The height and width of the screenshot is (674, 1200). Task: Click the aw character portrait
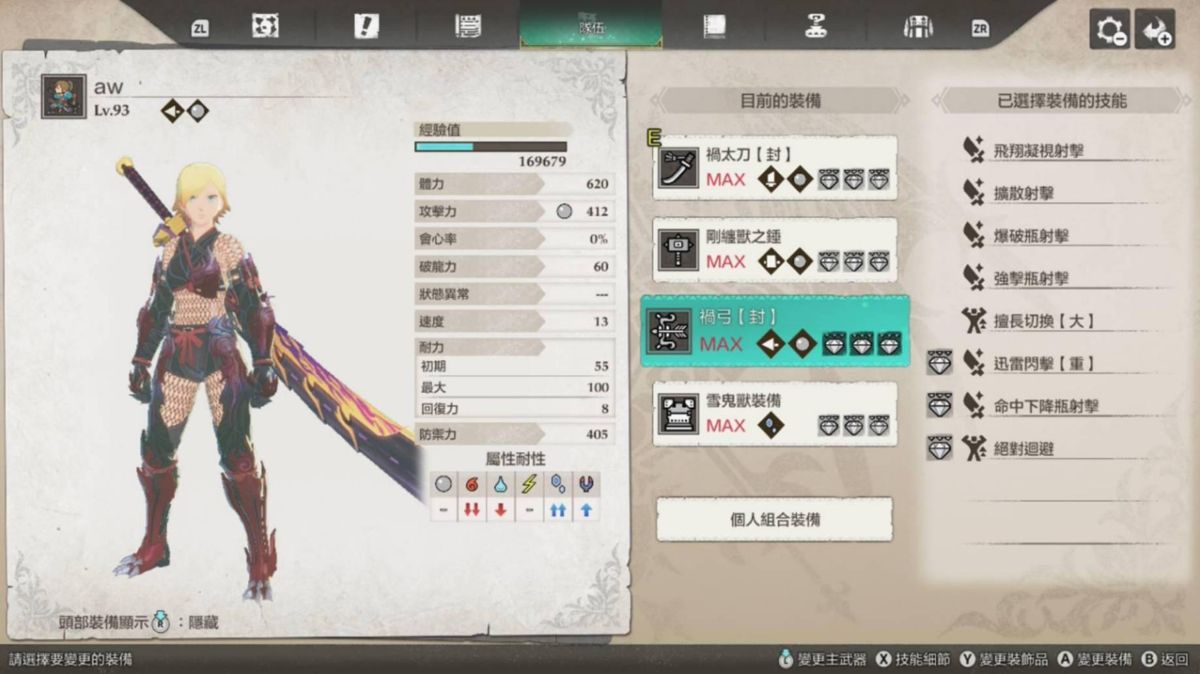[63, 98]
